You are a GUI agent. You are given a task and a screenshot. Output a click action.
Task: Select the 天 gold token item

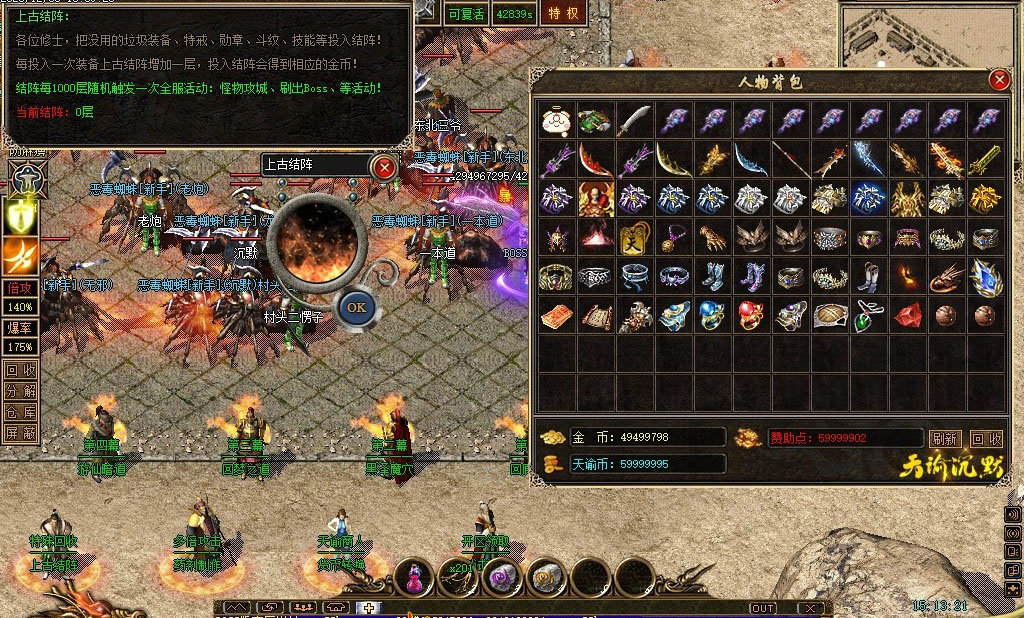(634, 238)
